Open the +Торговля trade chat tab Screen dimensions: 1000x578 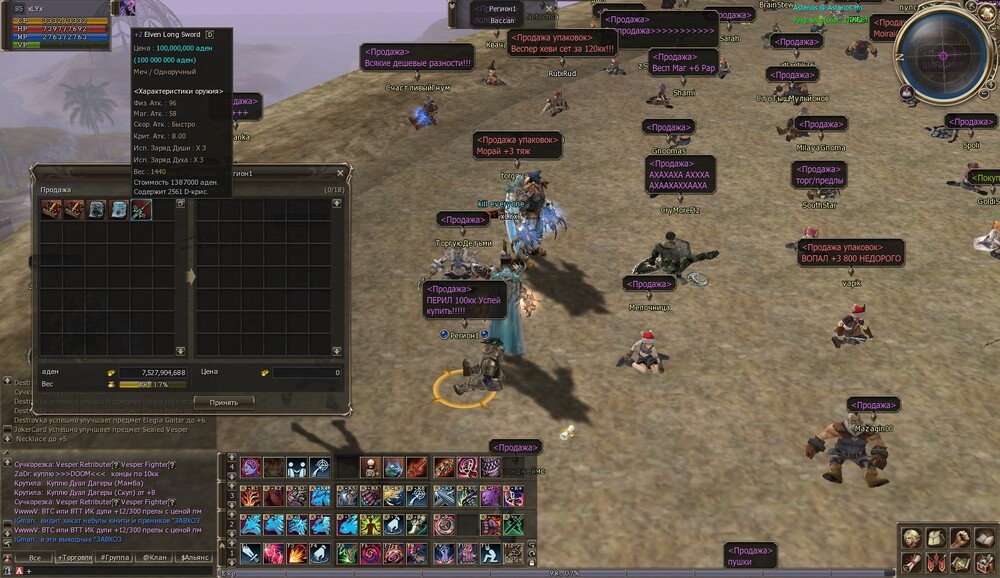(74, 557)
